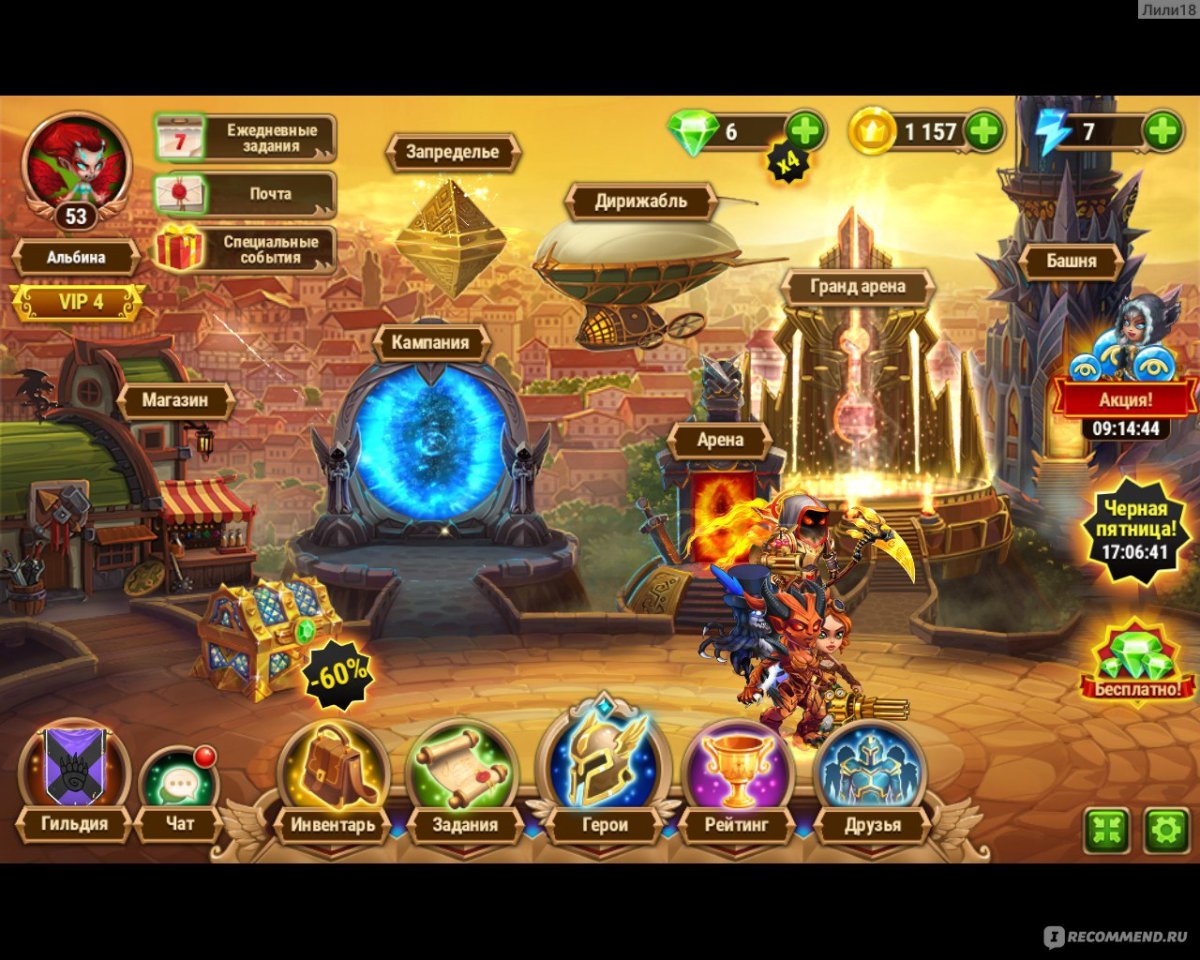Enter the Башня tower
The height and width of the screenshot is (960, 1200).
click(1071, 261)
